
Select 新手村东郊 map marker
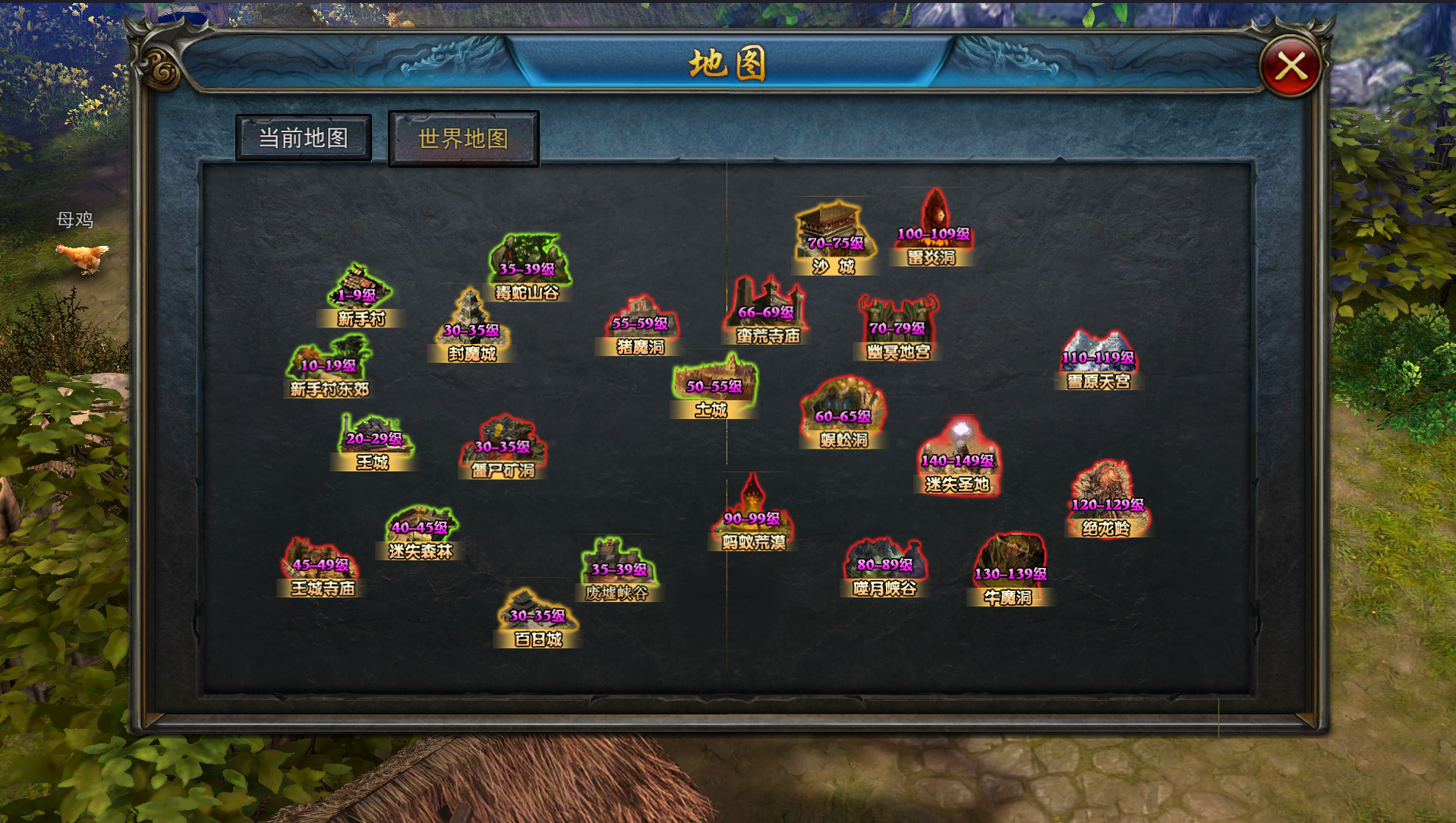pyautogui.click(x=329, y=368)
